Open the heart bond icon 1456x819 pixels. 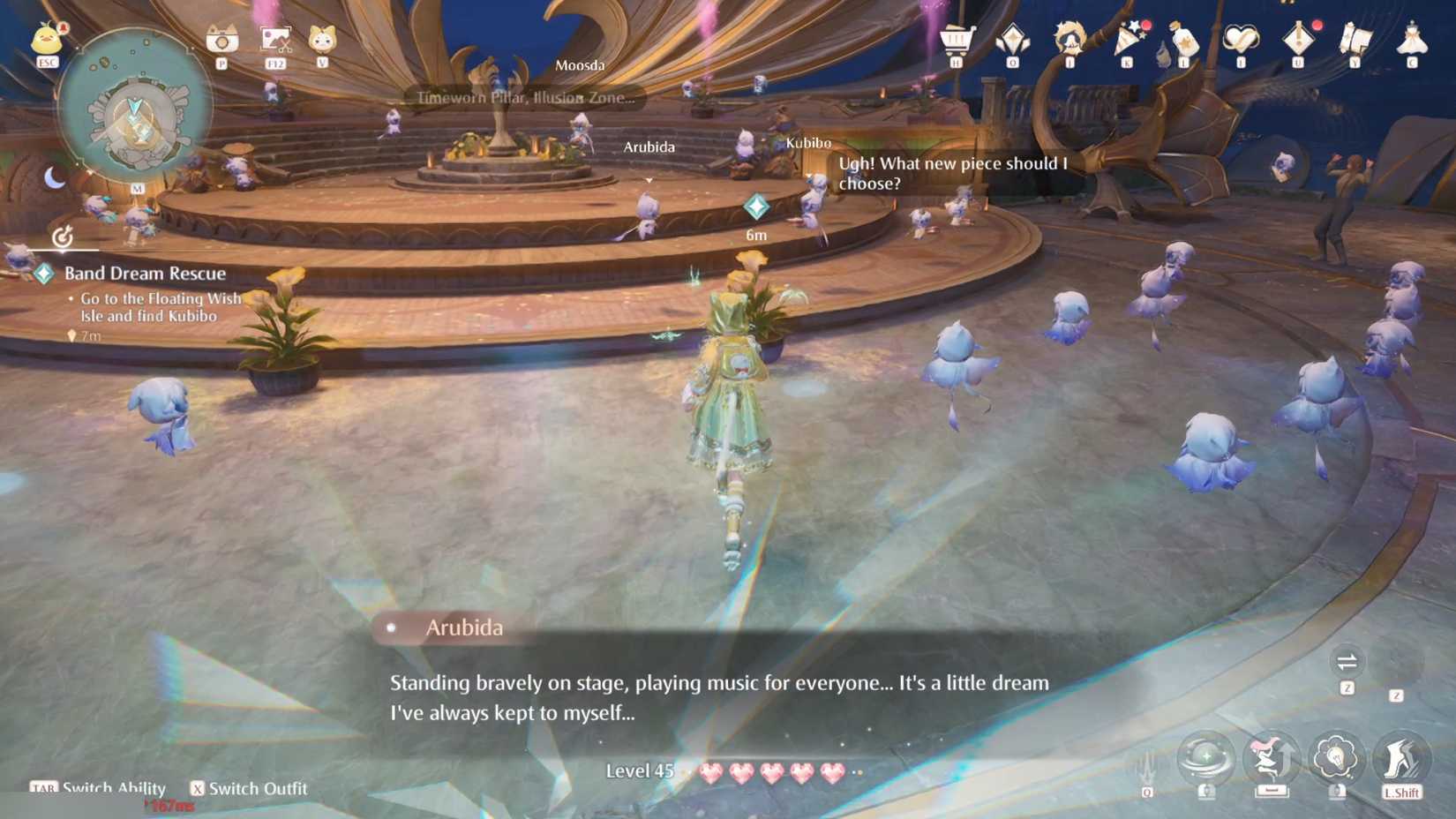[x=1240, y=40]
